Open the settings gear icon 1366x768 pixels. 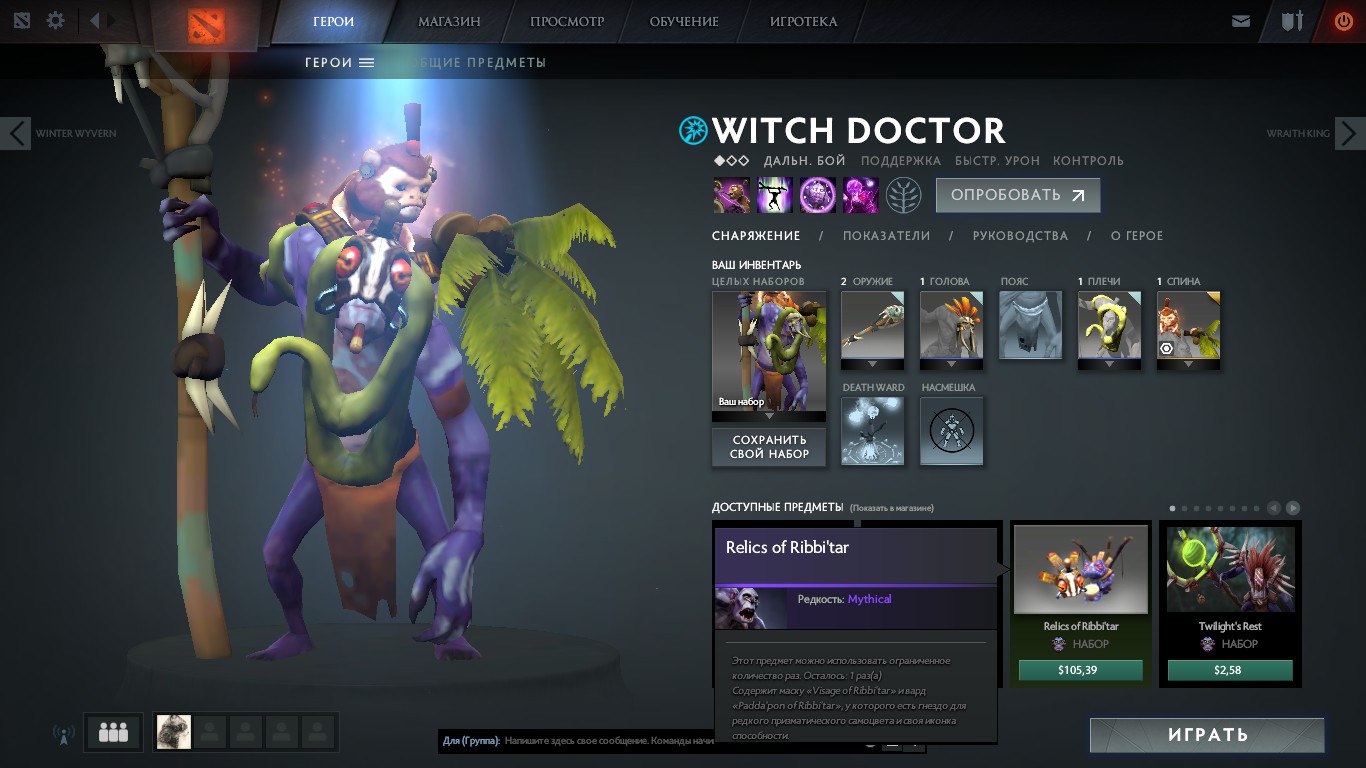[x=56, y=21]
